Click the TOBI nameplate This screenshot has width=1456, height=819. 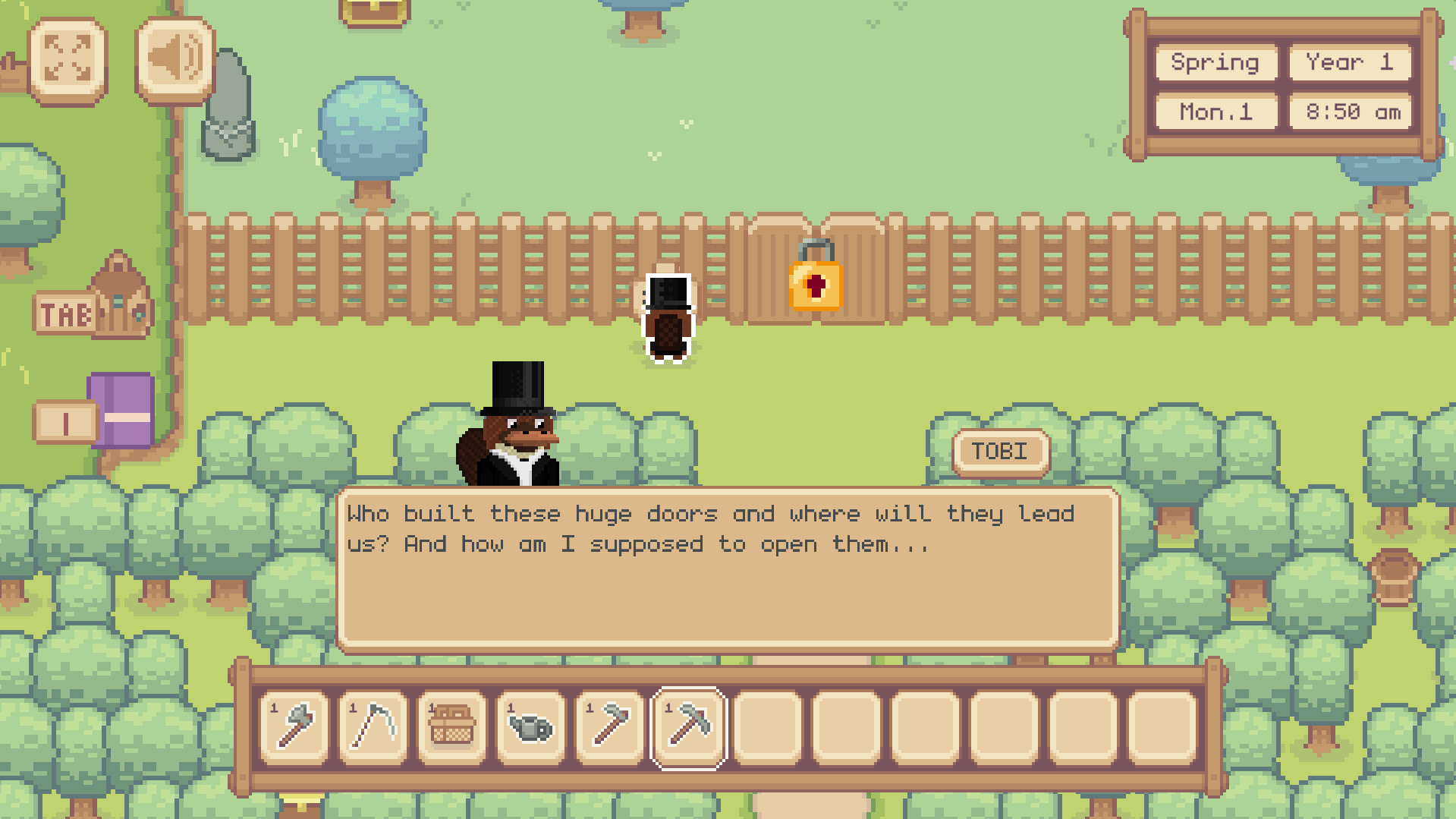point(1000,450)
